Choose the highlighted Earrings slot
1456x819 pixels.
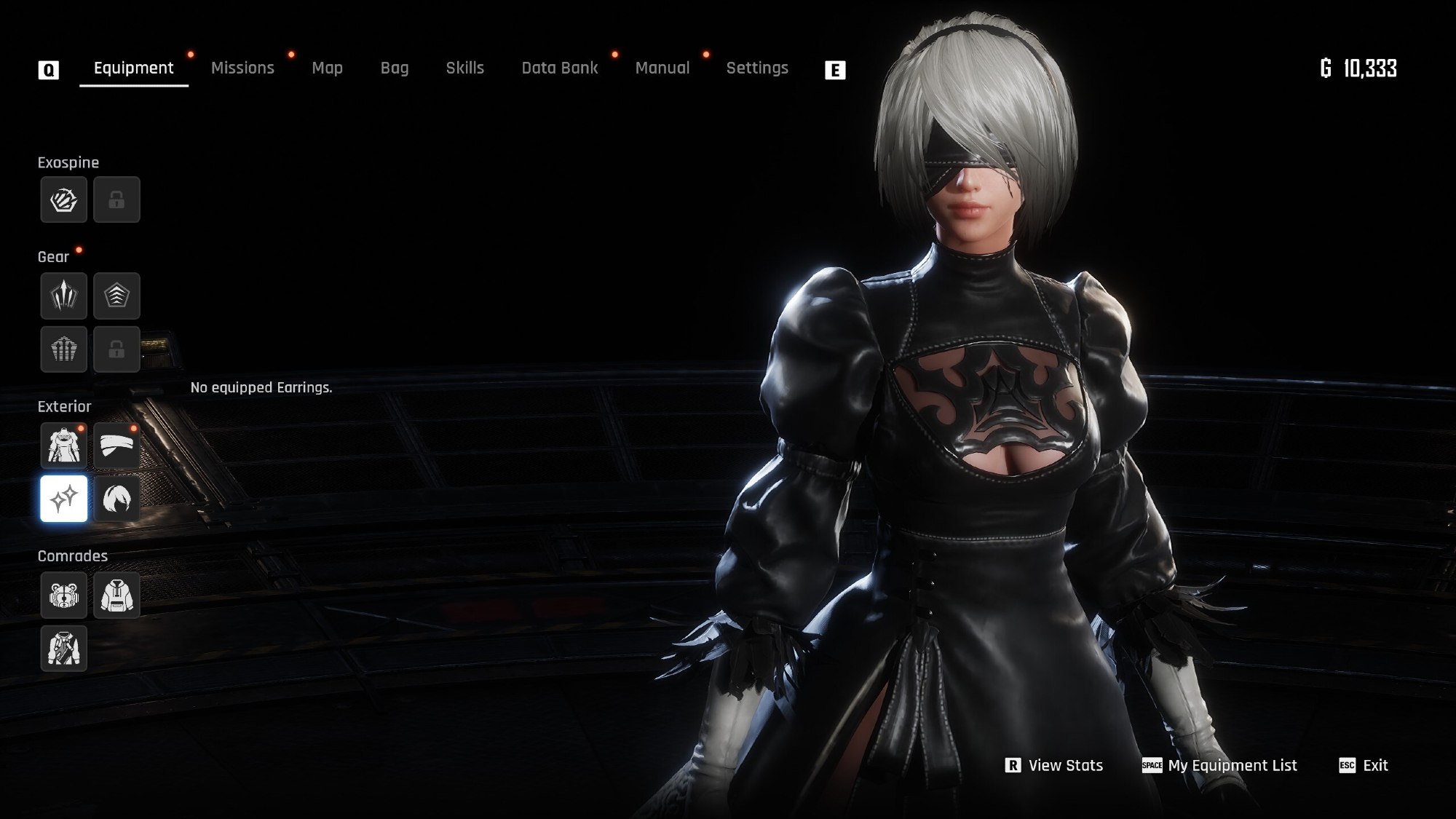pos(64,499)
